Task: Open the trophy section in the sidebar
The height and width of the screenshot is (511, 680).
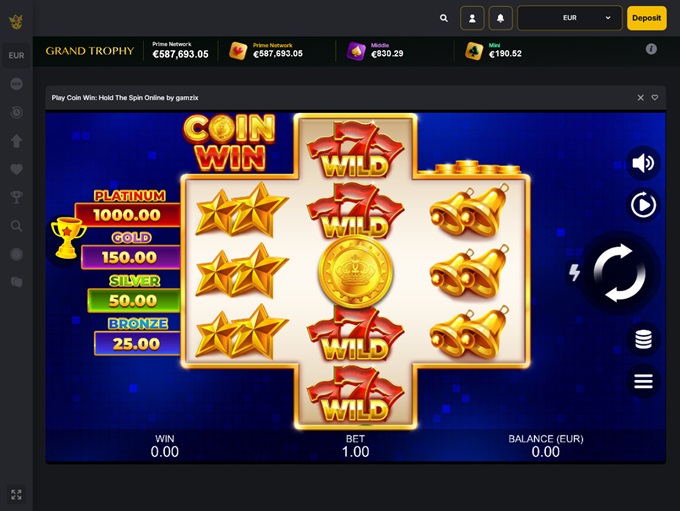Action: pyautogui.click(x=16, y=197)
